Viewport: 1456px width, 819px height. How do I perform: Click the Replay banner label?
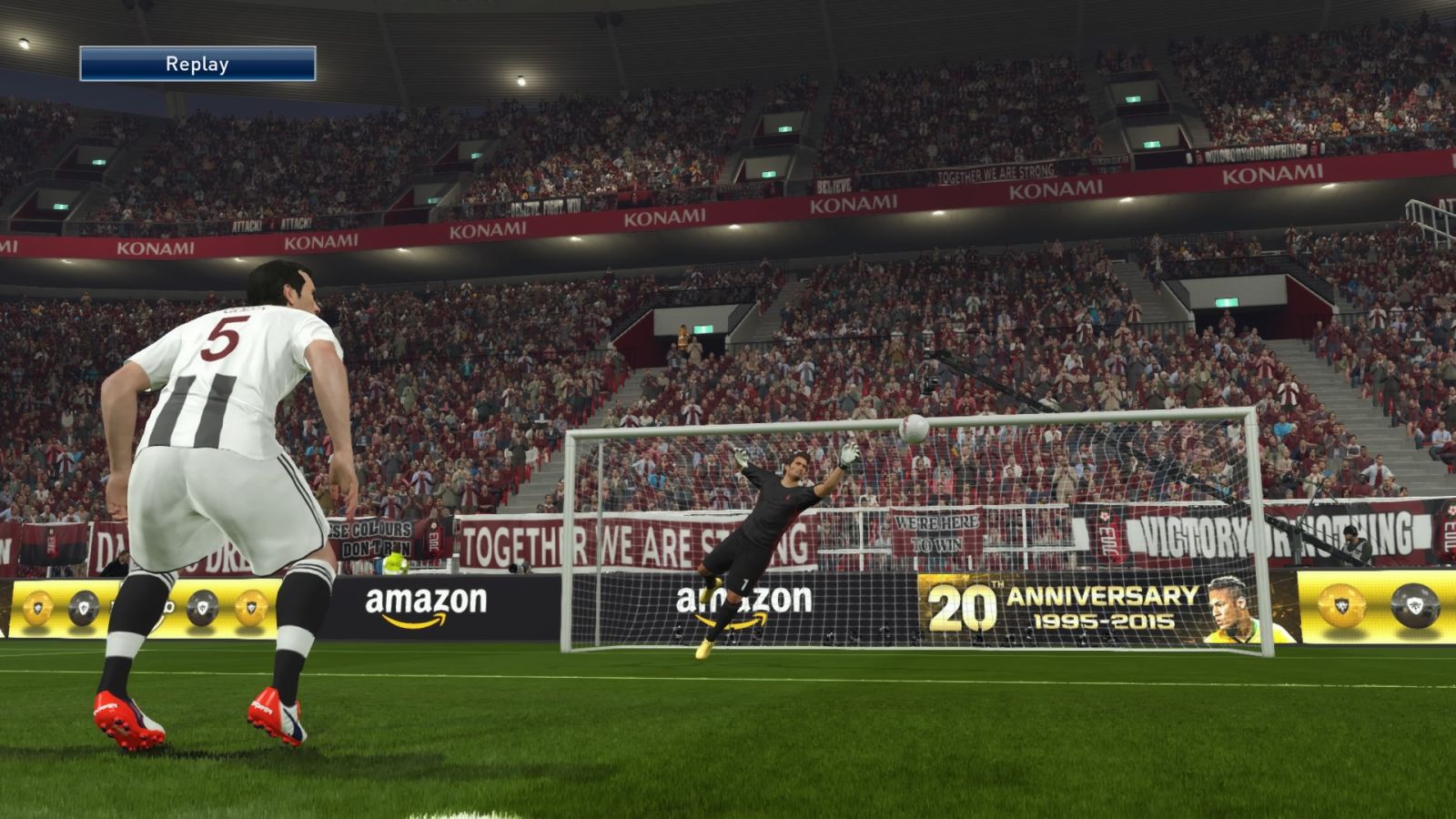[x=197, y=64]
